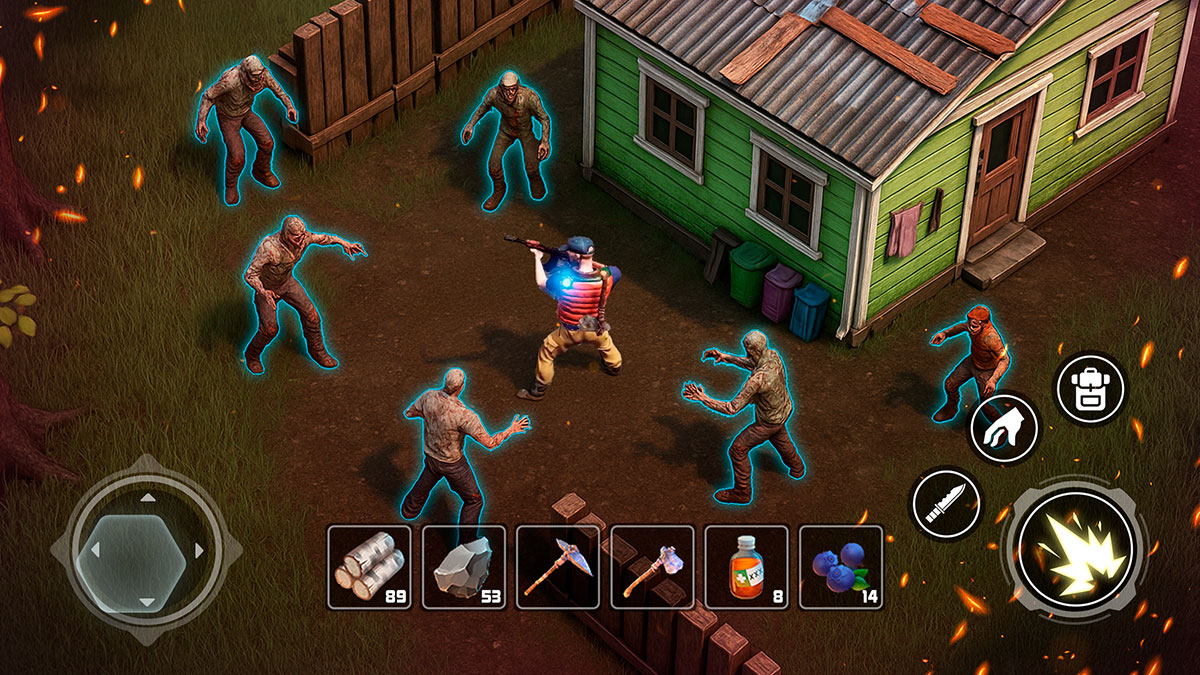Tap the virtual movement joystick
Screen dimensions: 1200x675
click(x=146, y=549)
